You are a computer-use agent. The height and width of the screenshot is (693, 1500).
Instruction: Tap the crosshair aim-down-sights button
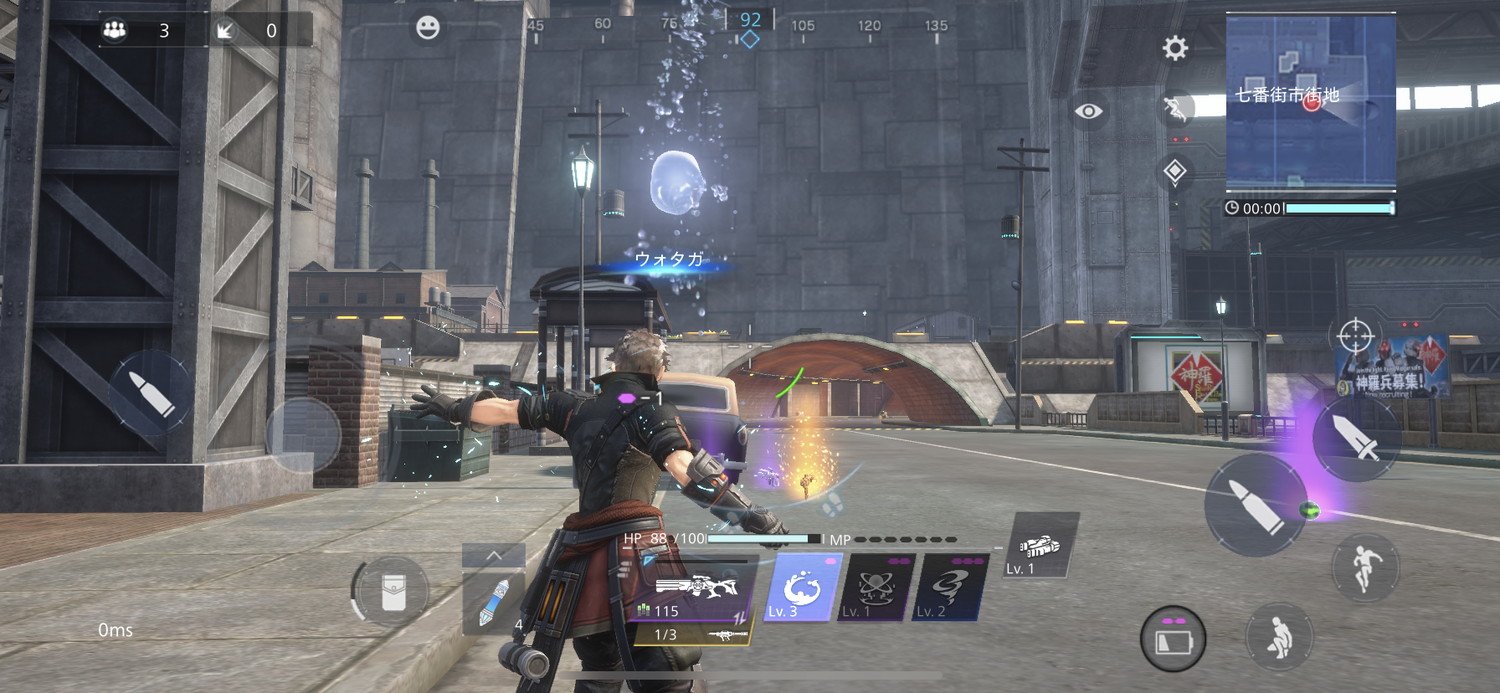click(x=1355, y=336)
